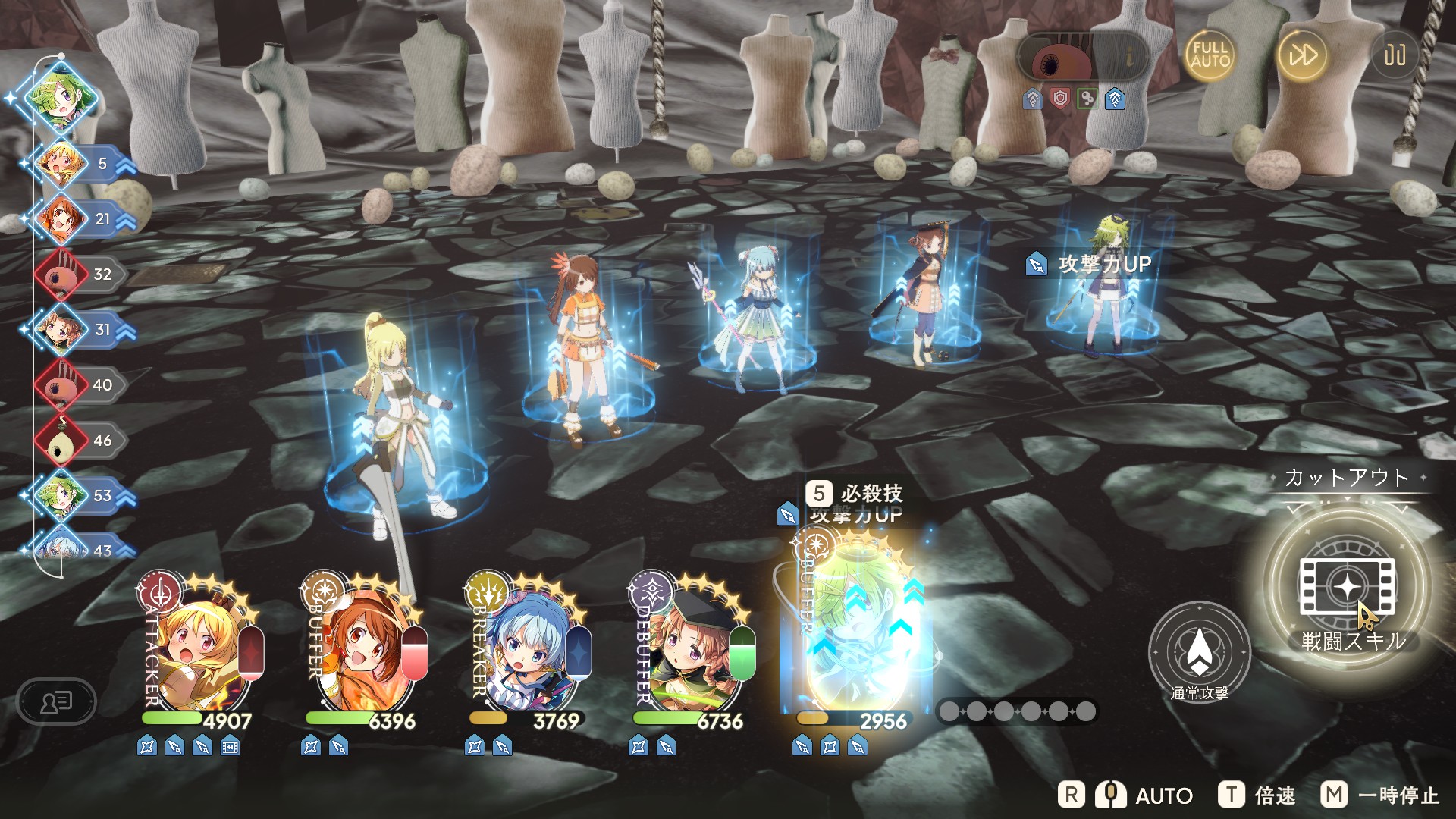Click the enemy turn icon numbered 46

click(62, 441)
